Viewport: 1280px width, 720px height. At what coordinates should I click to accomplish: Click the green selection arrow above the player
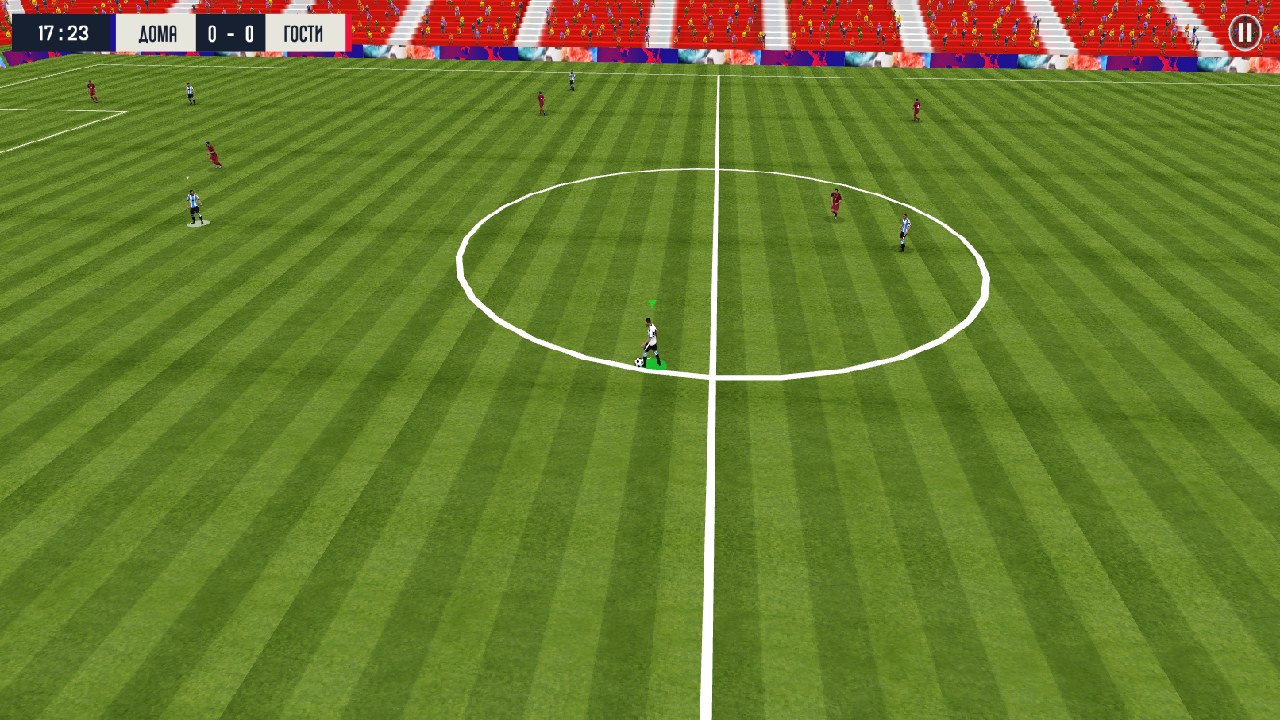651,302
